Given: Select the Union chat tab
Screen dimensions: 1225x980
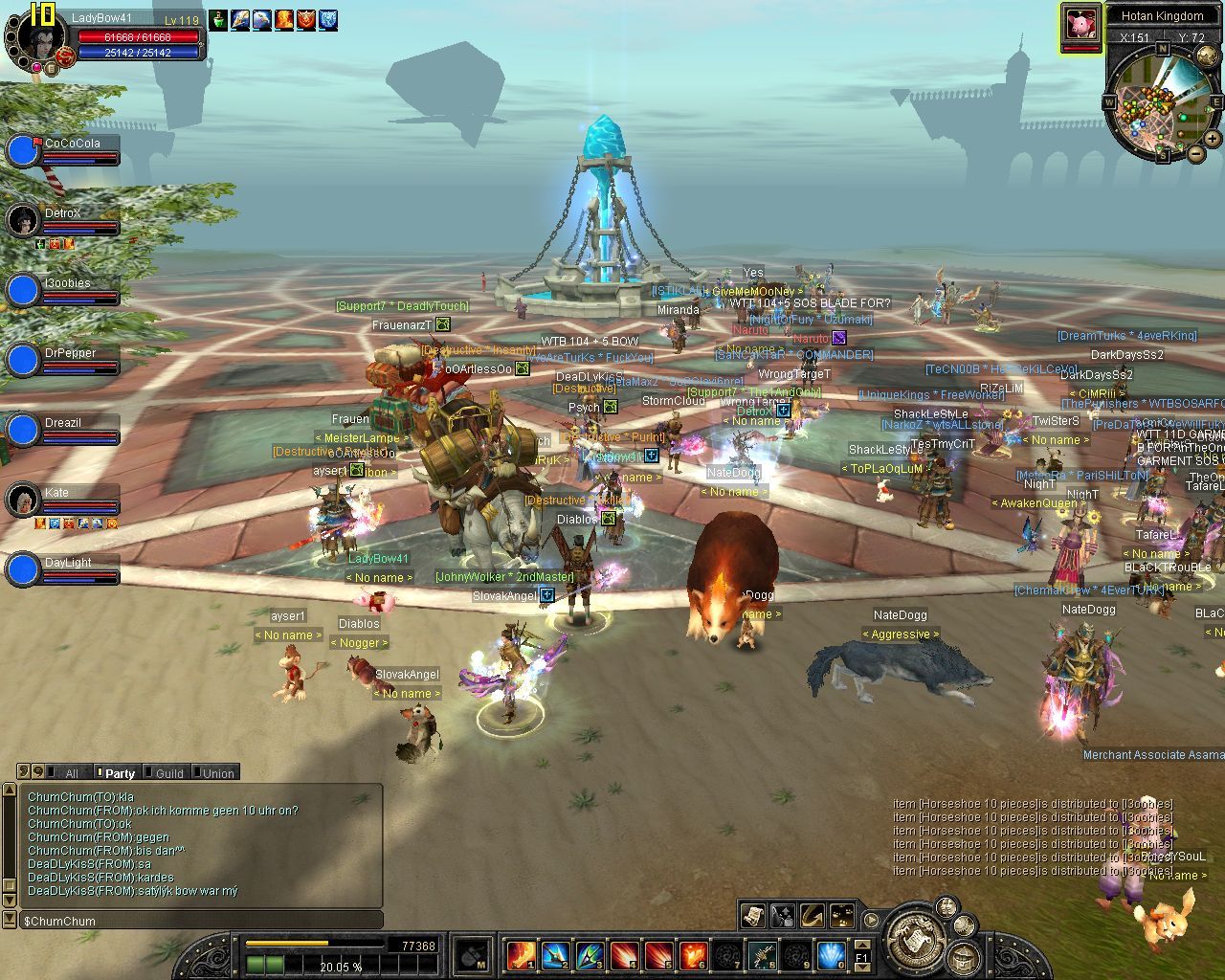Looking at the screenshot, I should (217, 773).
